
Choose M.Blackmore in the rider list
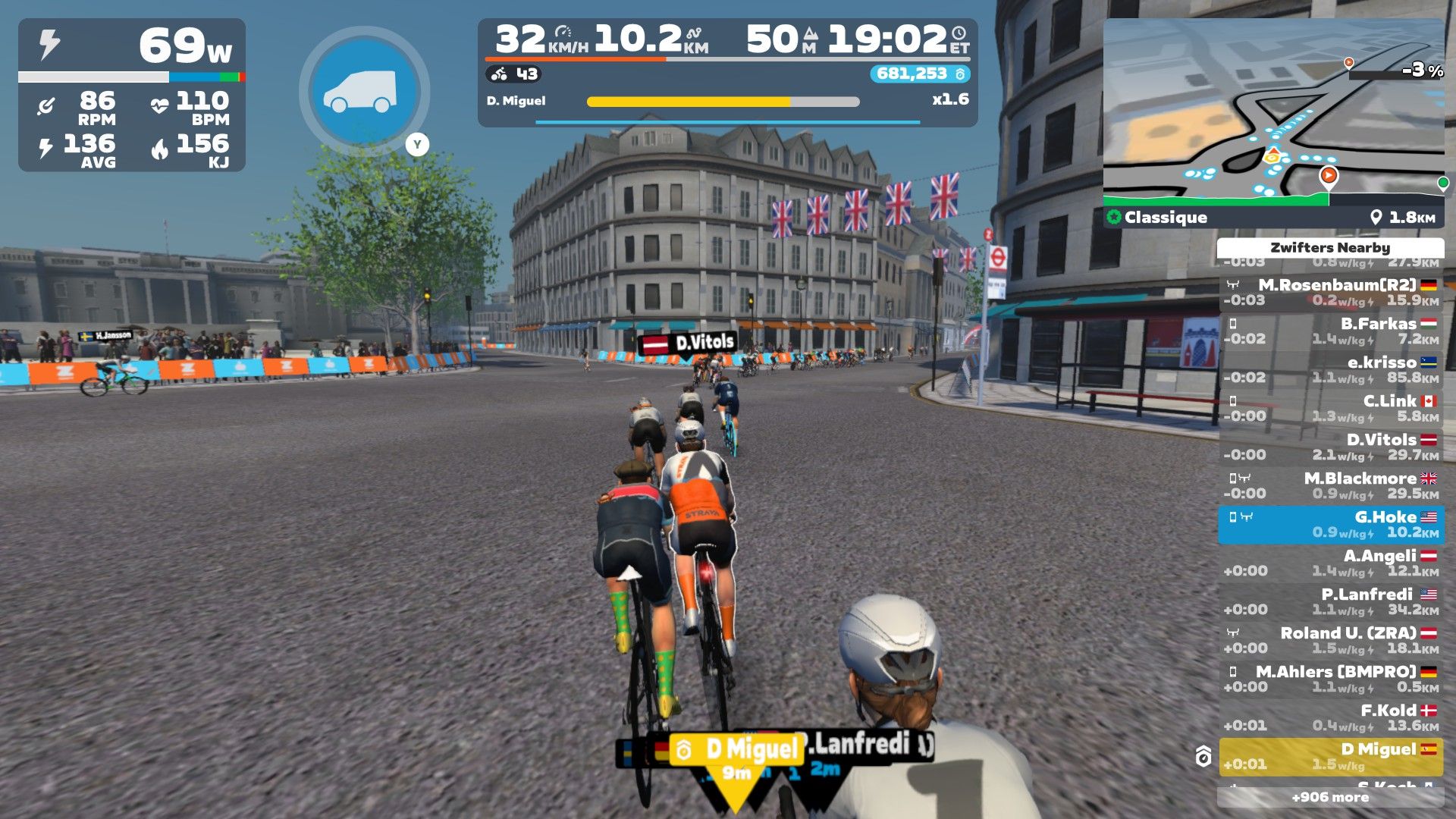[1331, 486]
